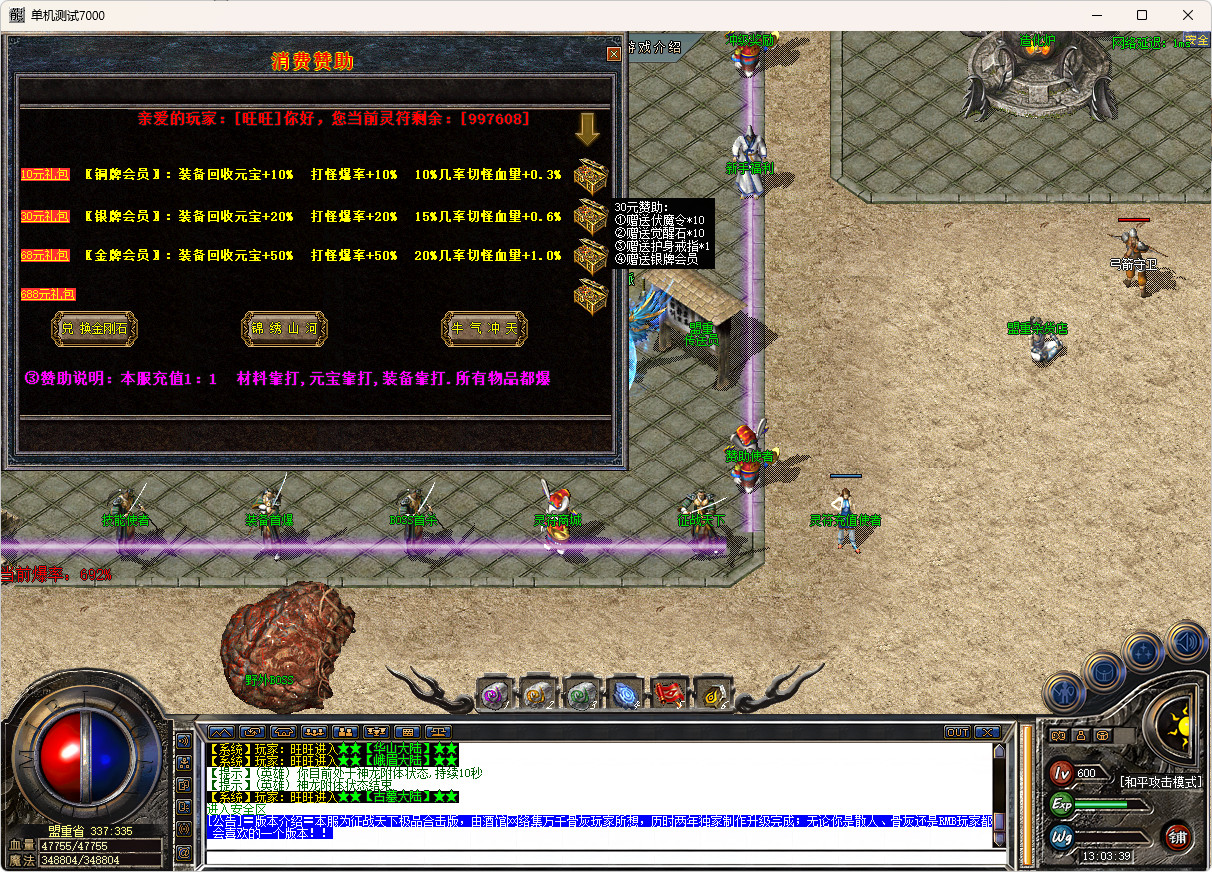This screenshot has width=1212, height=872.
Task: Open the 30元礼包 silver member chest
Action: coord(590,216)
